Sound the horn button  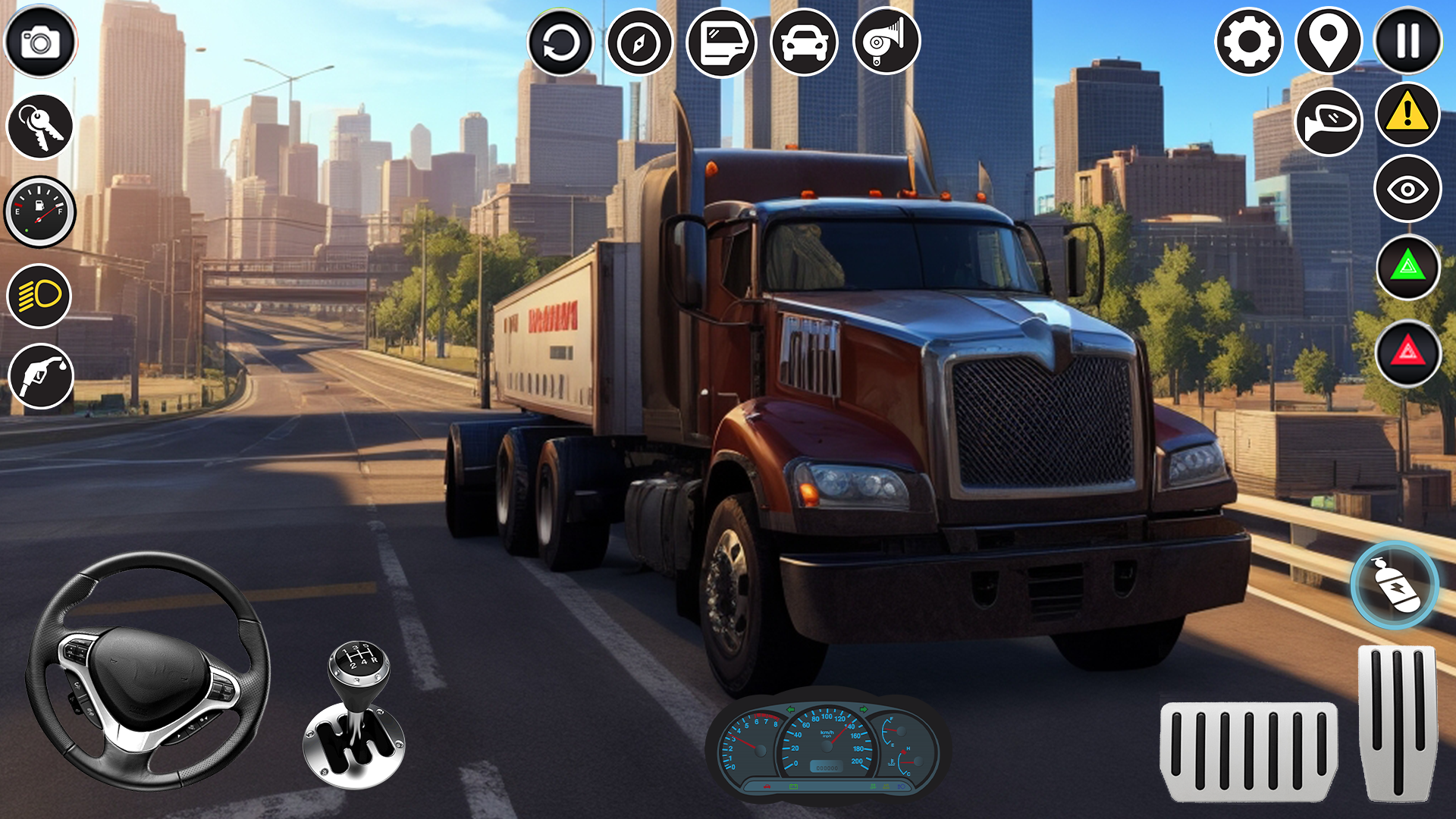(x=886, y=41)
